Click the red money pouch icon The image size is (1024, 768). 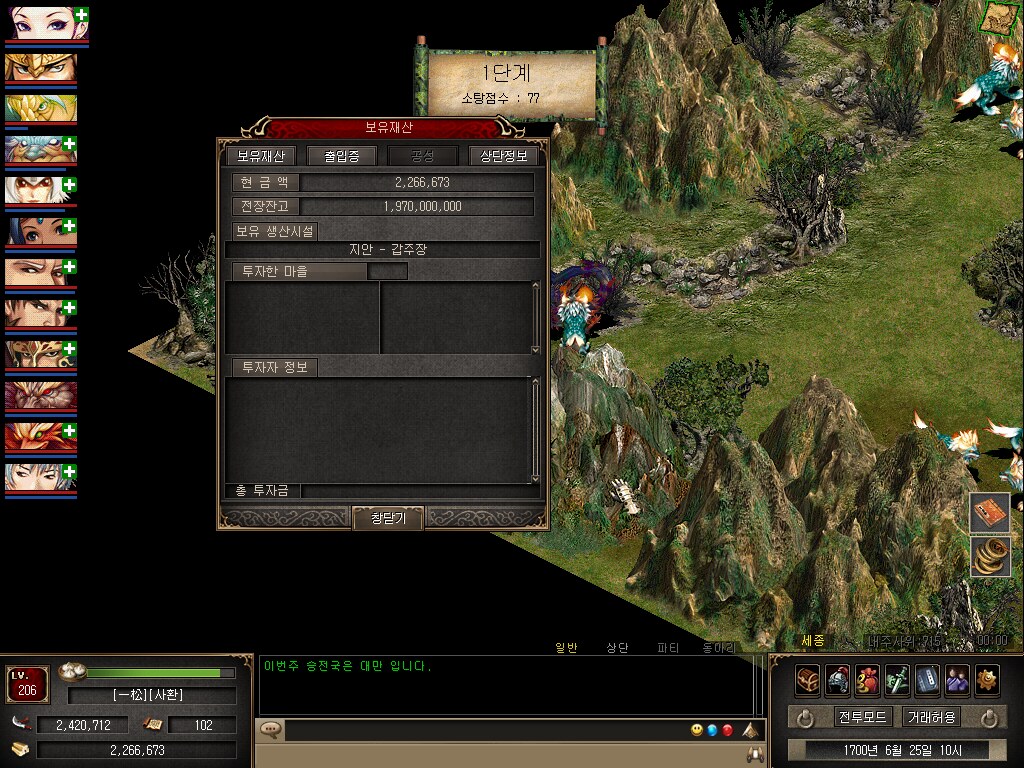[x=867, y=679]
